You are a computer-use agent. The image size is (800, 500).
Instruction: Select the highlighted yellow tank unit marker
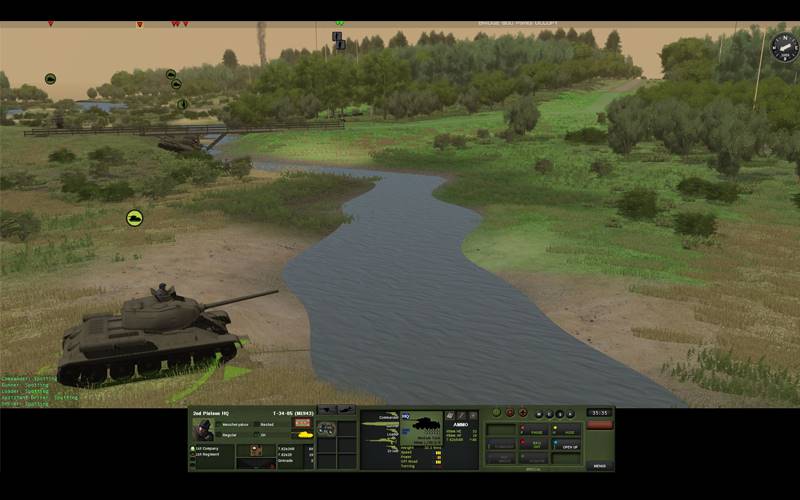(134, 217)
